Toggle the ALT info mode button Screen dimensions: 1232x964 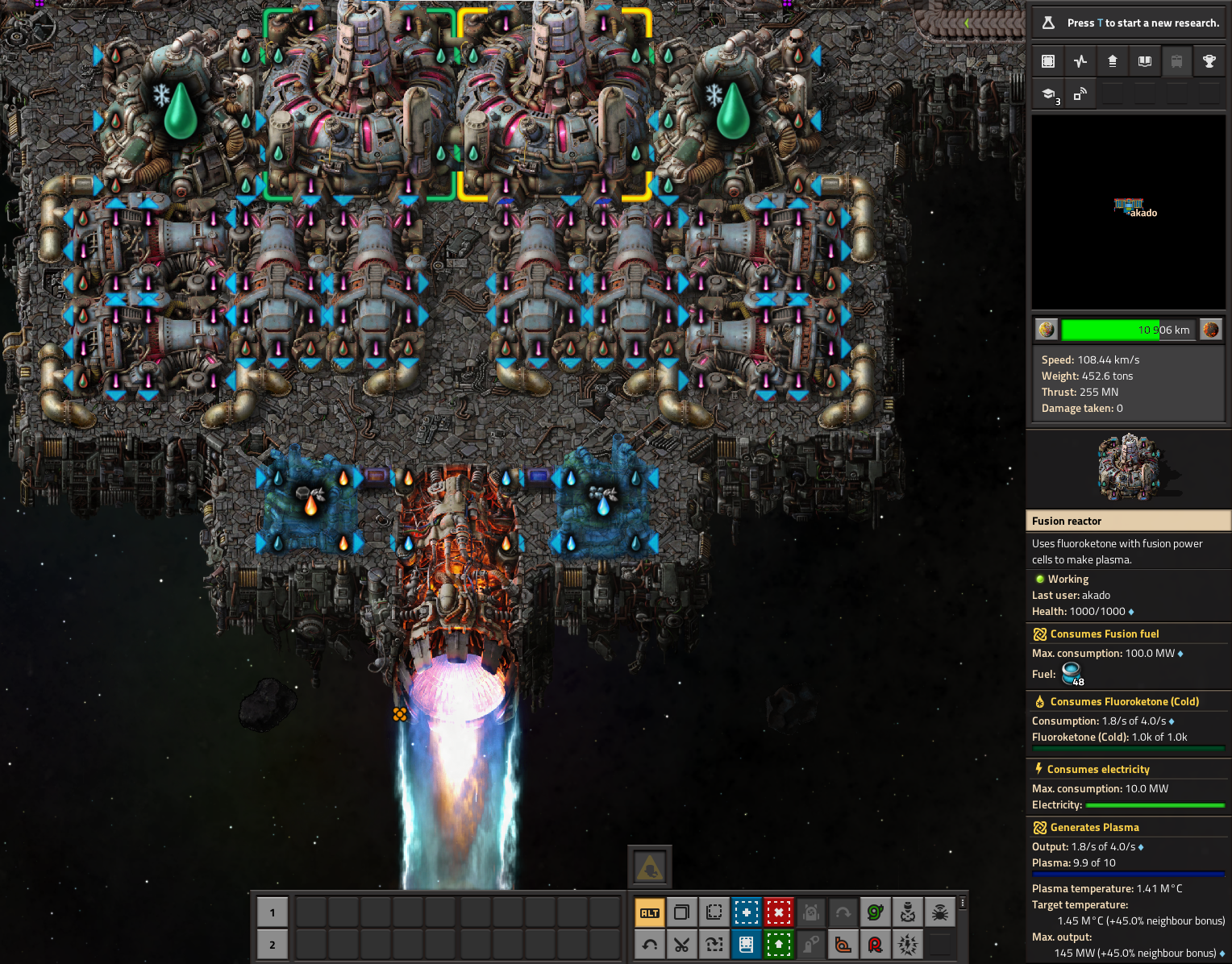point(650,912)
